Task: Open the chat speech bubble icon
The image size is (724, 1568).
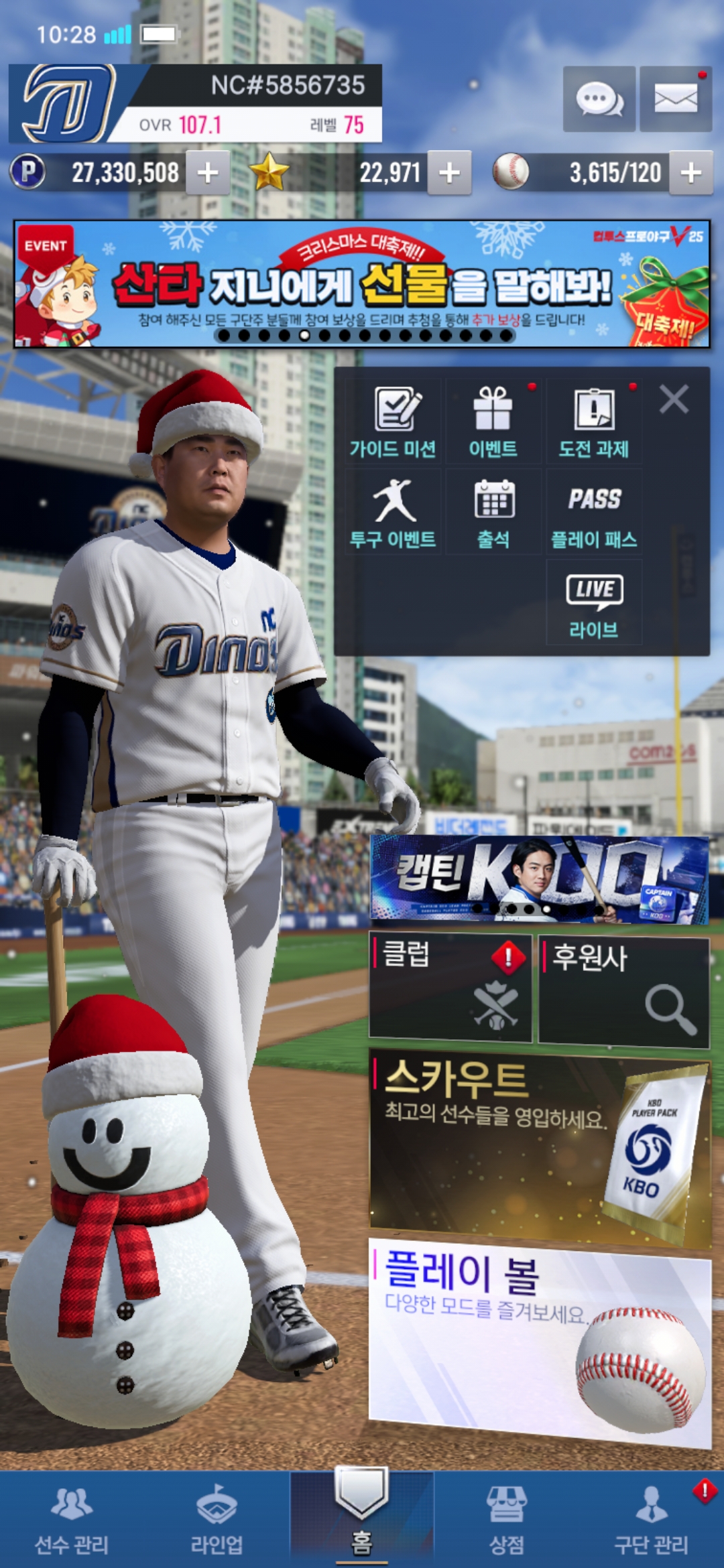Action: (599, 99)
